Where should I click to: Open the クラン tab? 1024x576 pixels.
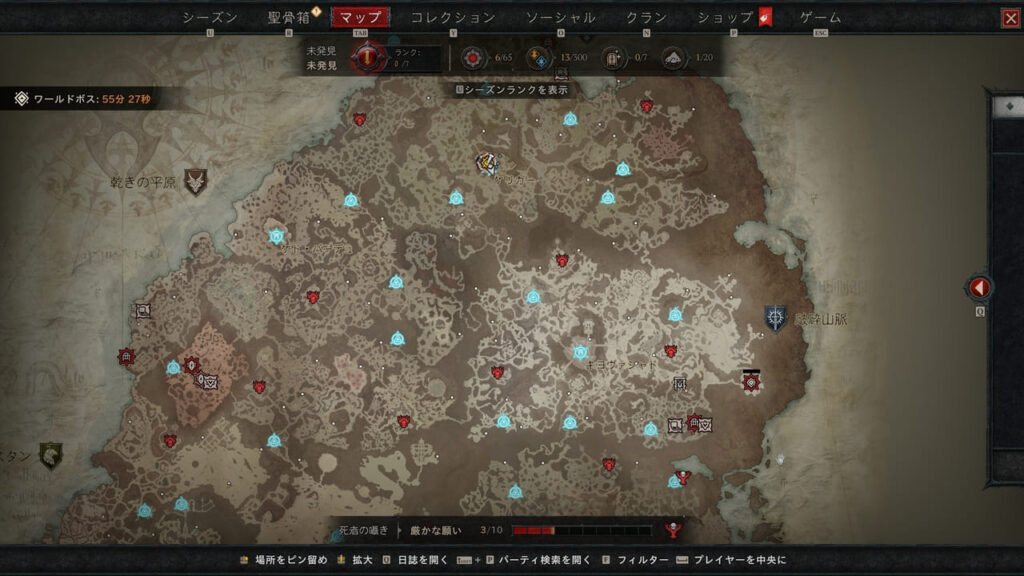pos(647,17)
